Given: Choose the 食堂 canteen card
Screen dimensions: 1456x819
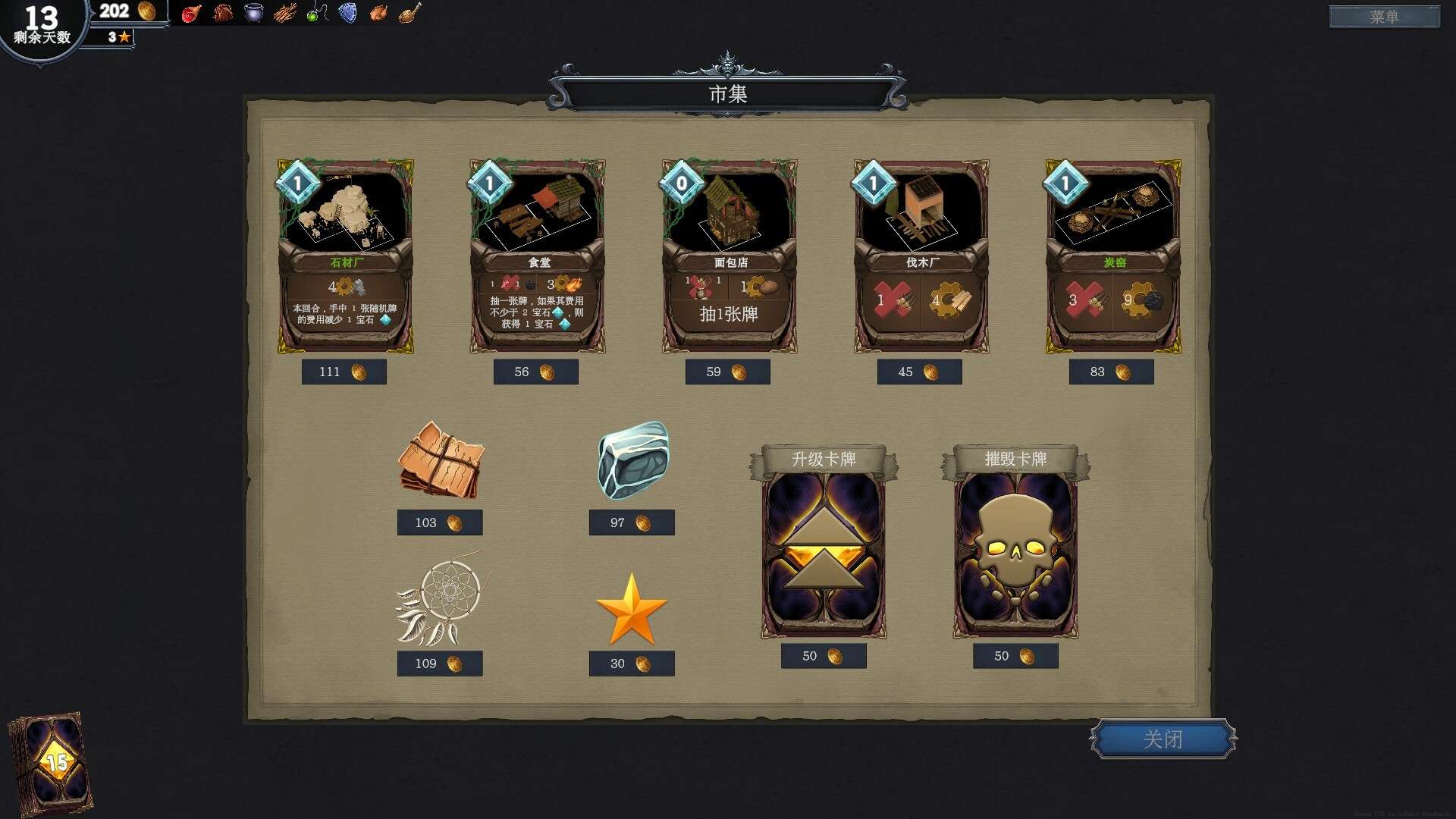Looking at the screenshot, I should (537, 256).
